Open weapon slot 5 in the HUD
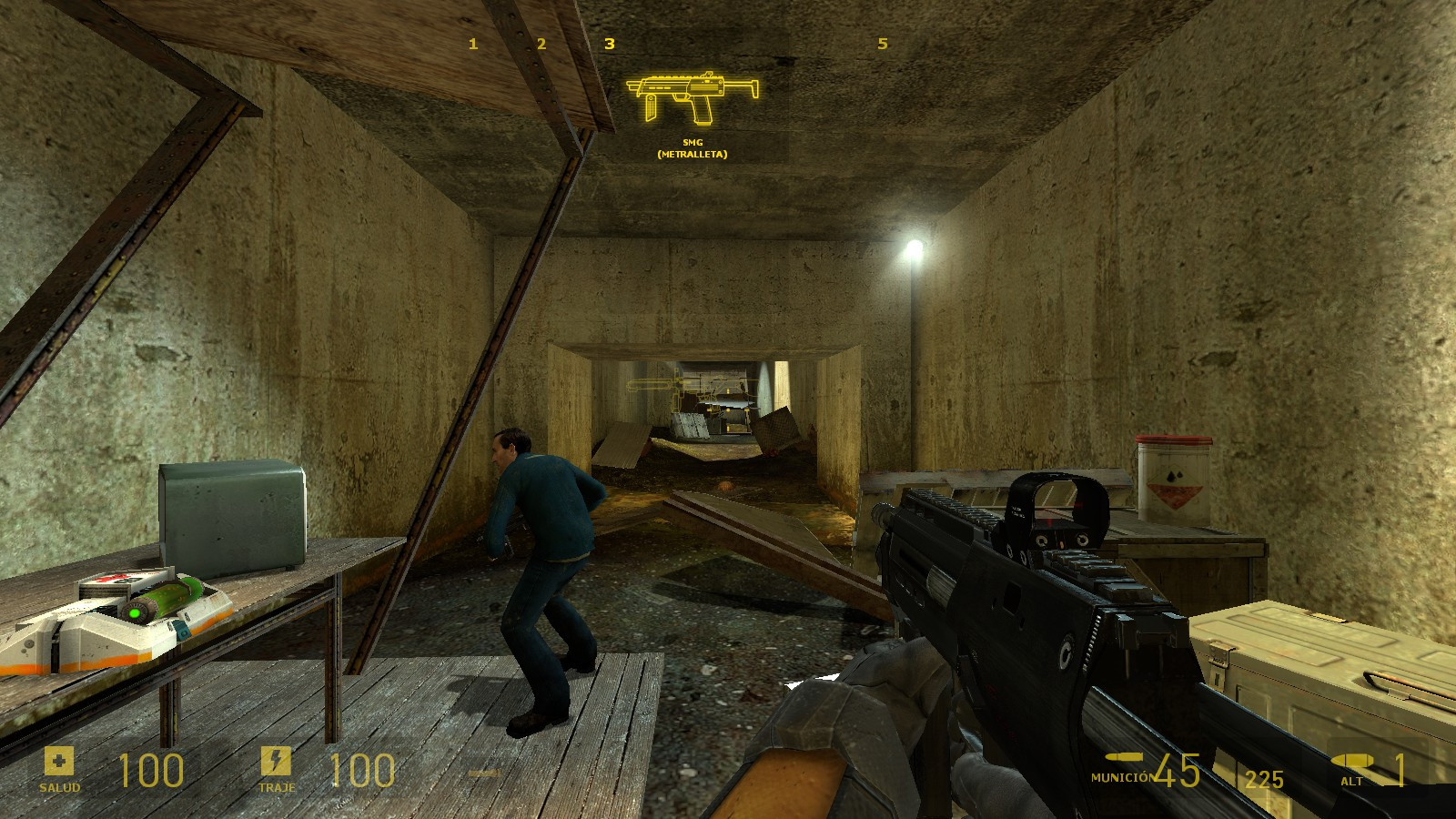This screenshot has width=1456, height=819. point(884,42)
